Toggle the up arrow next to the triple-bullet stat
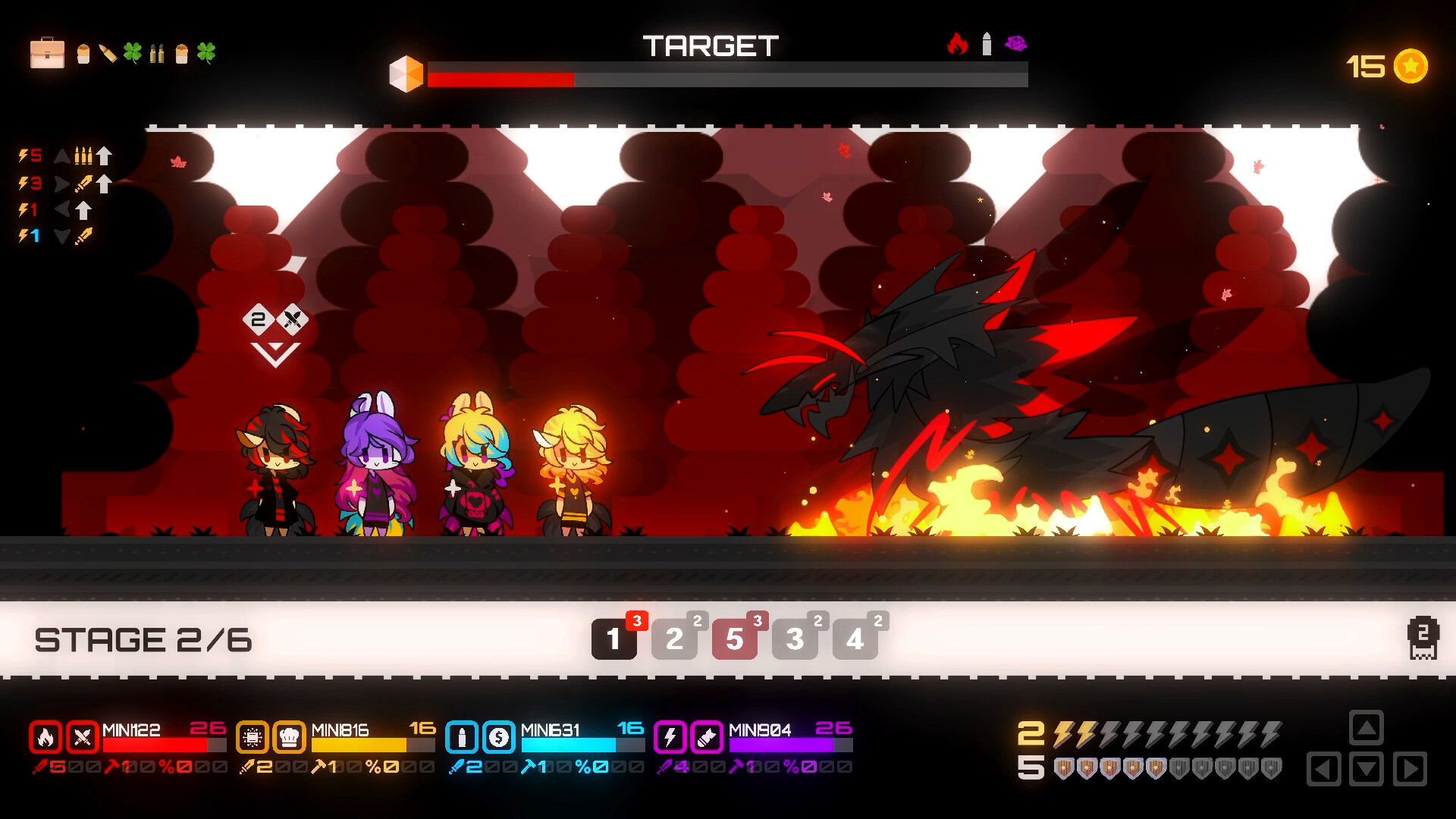 (104, 155)
